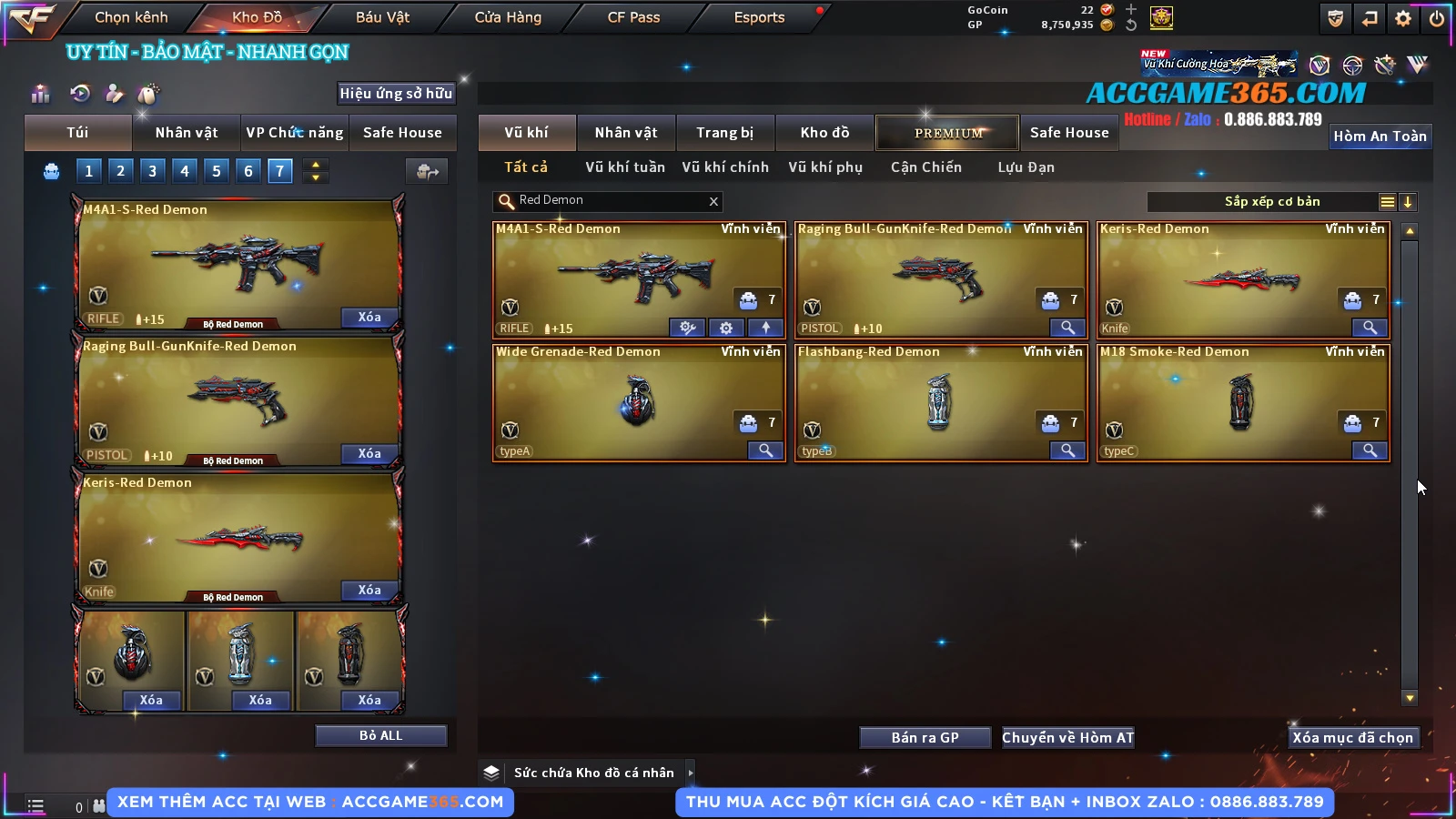Click the Bán ra GP button

(x=925, y=737)
